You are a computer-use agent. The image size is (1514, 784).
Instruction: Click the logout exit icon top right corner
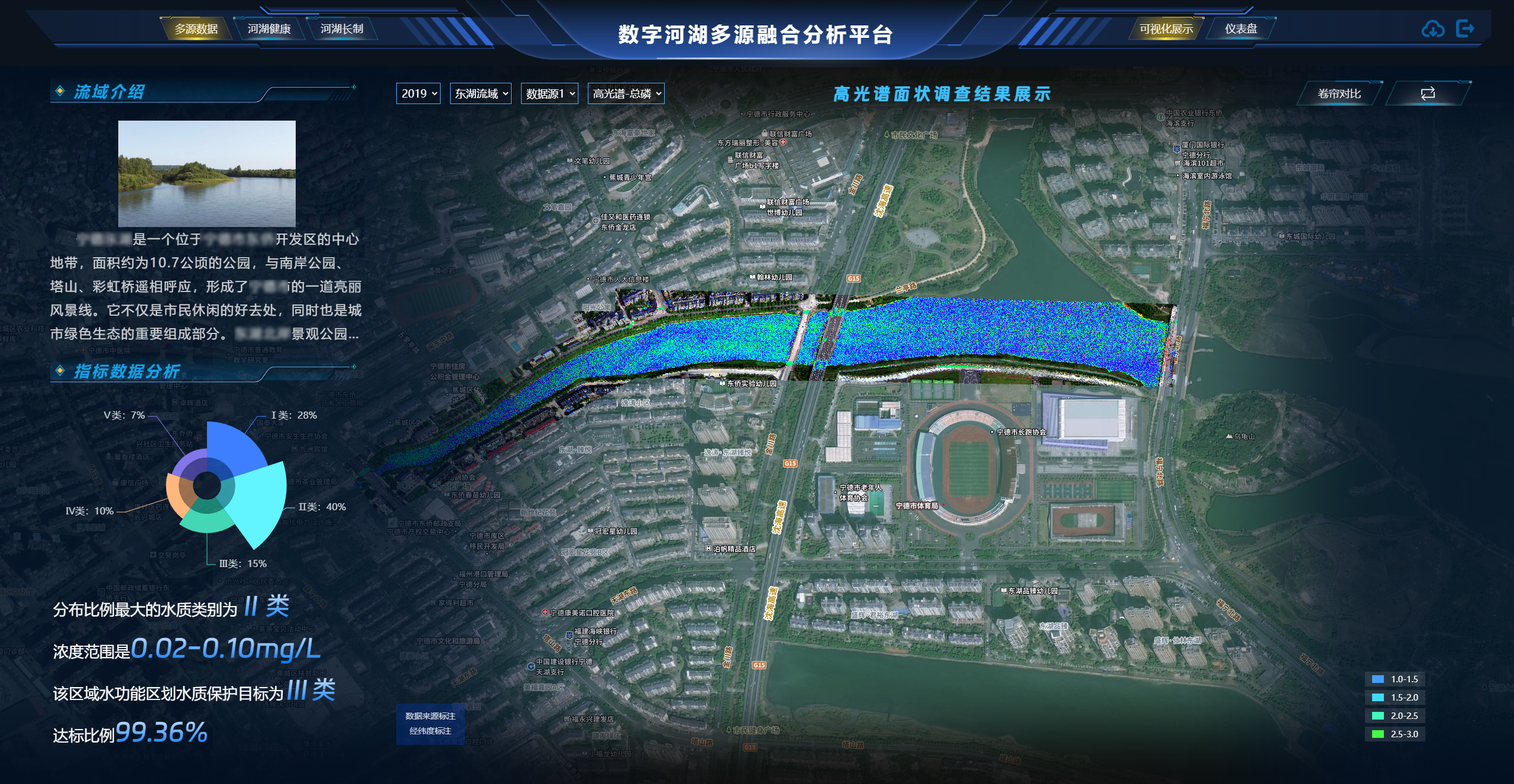pos(1466,28)
